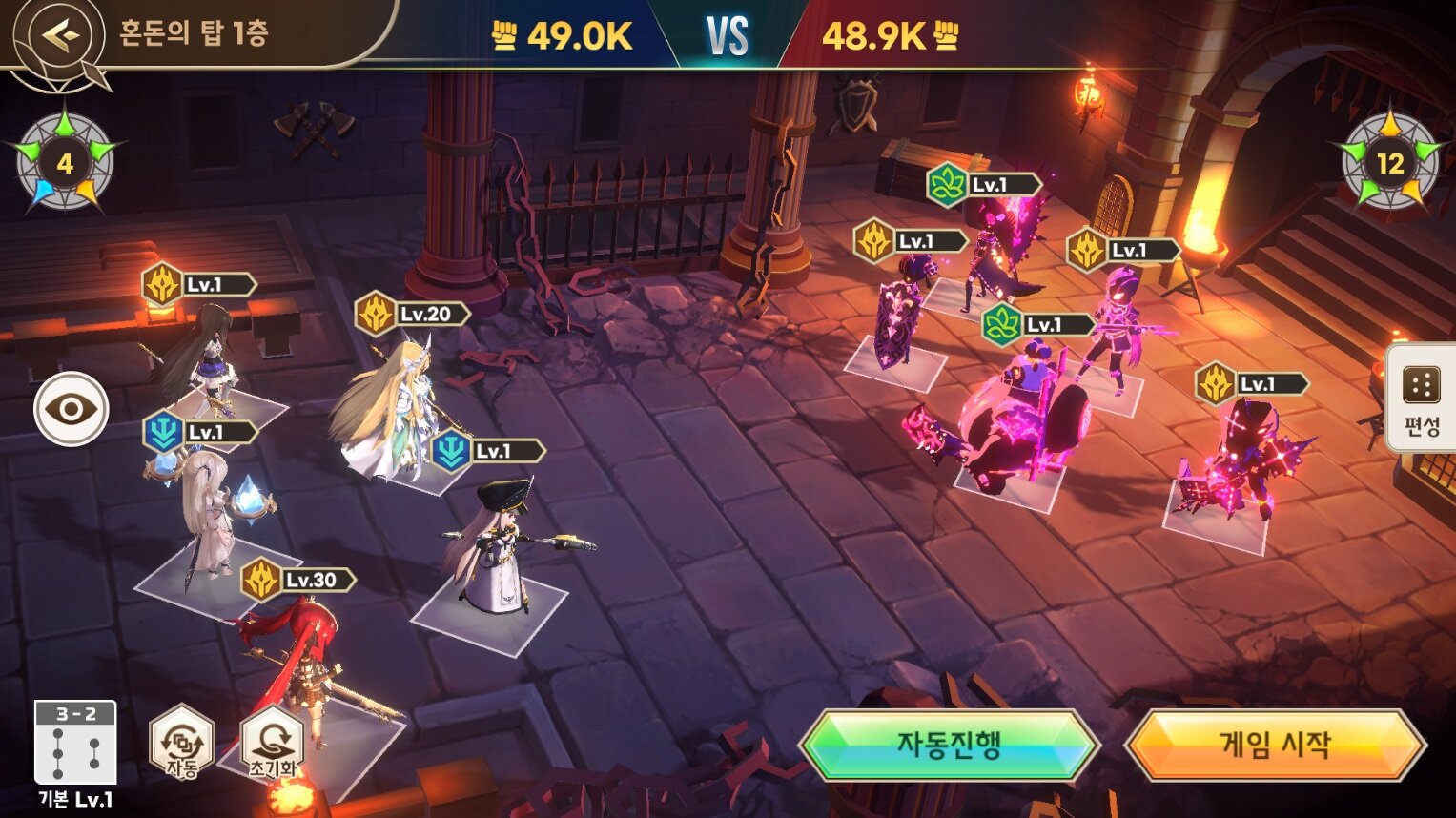1456x818 pixels.
Task: Open the 3-2 기본 Lv.1 formation icon
Action: click(75, 744)
